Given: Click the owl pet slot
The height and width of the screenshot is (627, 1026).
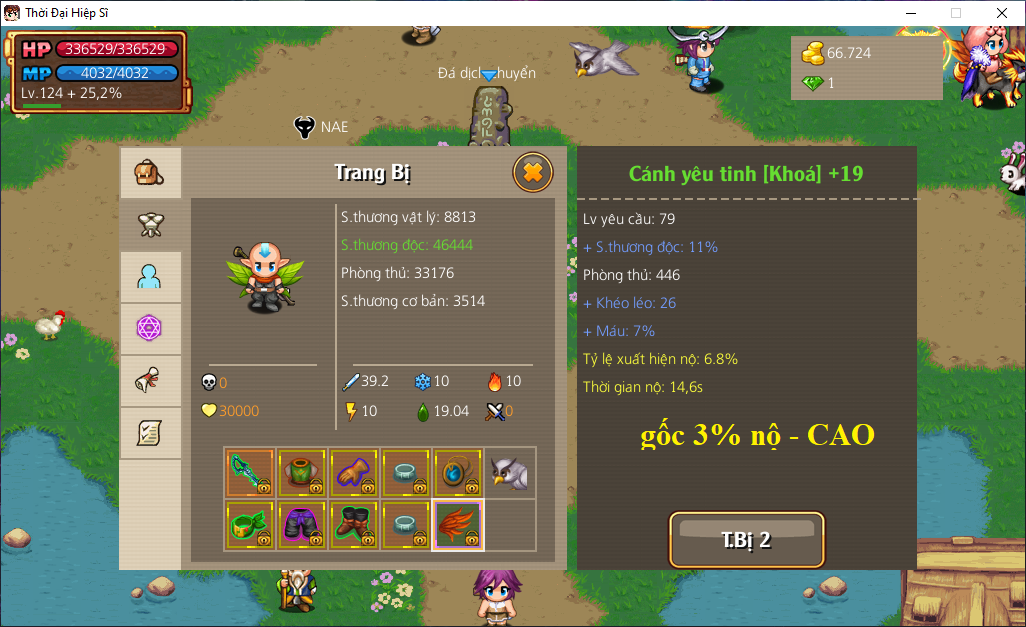Looking at the screenshot, I should 510,472.
